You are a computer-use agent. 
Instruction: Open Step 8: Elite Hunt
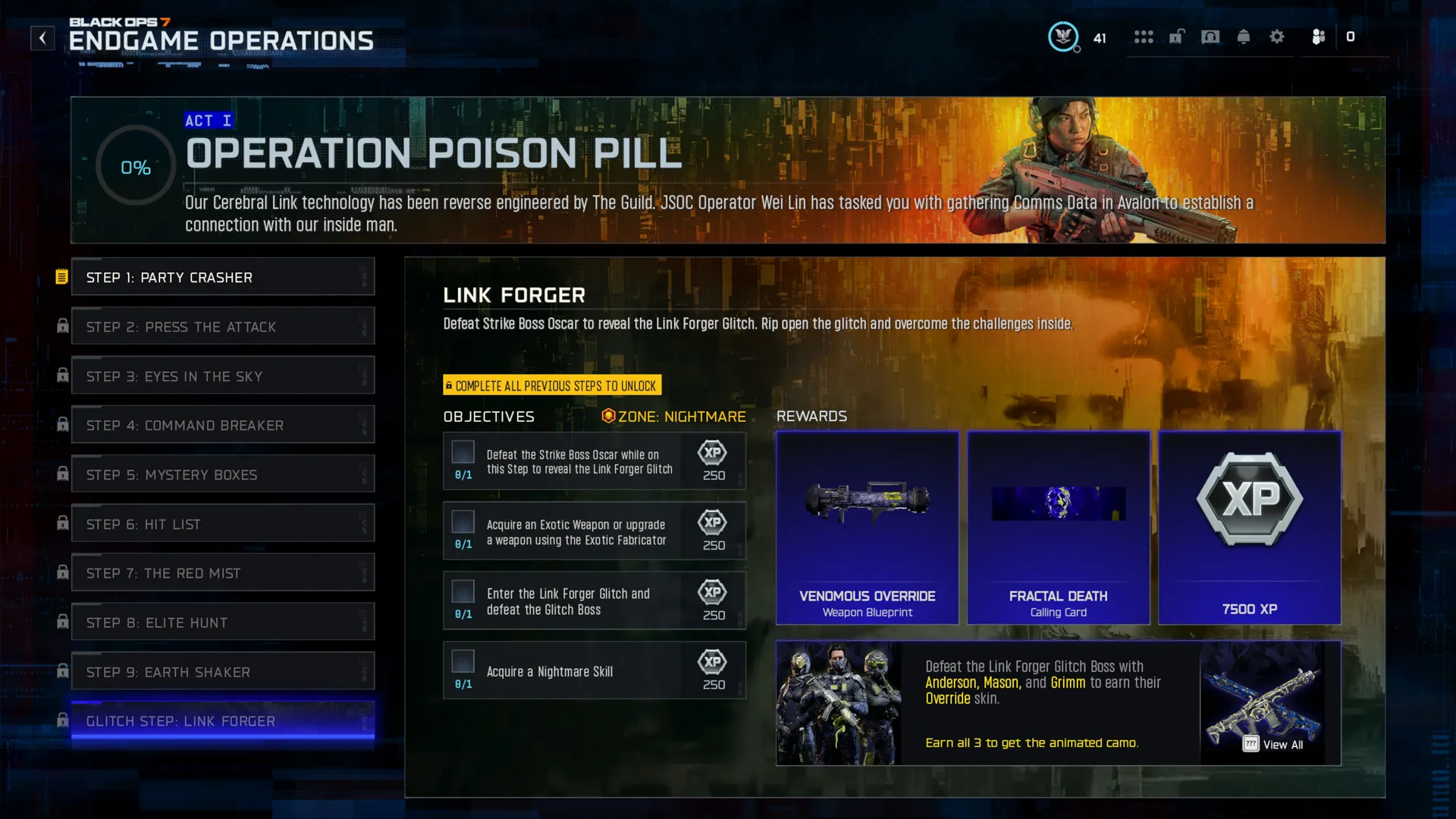tap(222, 623)
